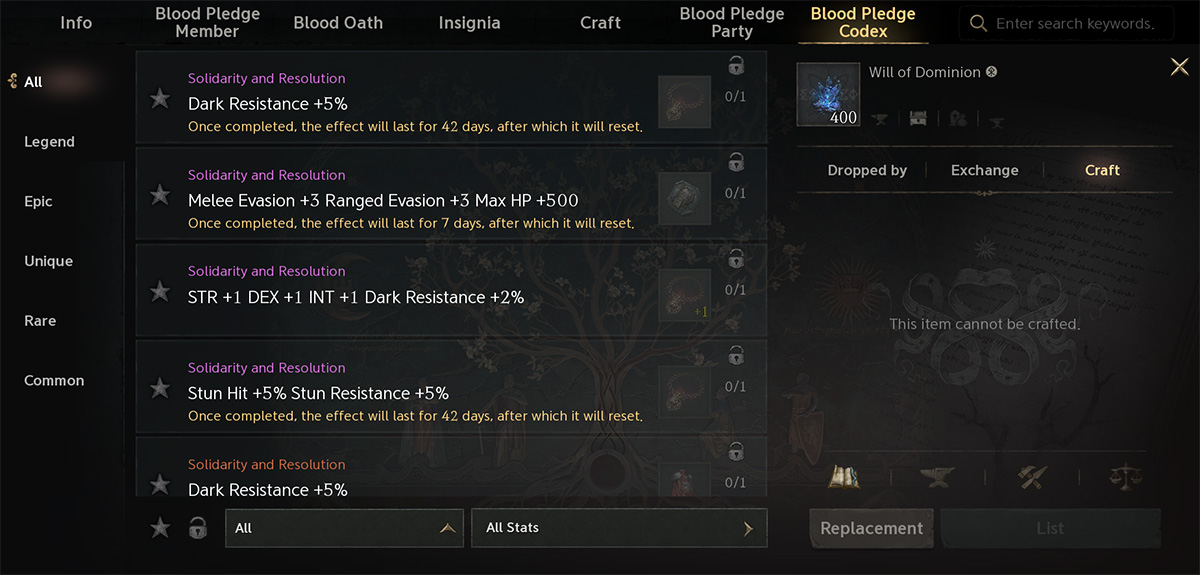Click the Will of Dominion item icon
This screenshot has width=1200, height=575.
coord(828,95)
